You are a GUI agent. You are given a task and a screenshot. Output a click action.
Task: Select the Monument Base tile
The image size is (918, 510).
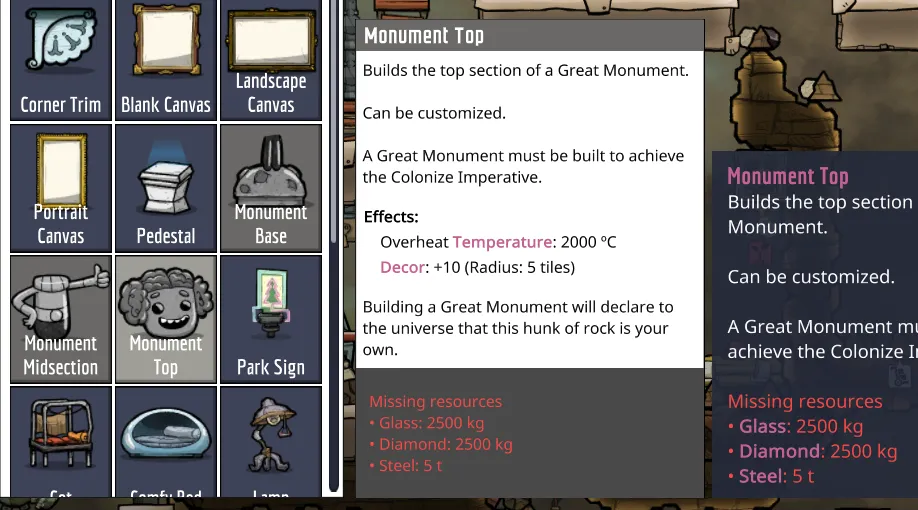click(271, 188)
